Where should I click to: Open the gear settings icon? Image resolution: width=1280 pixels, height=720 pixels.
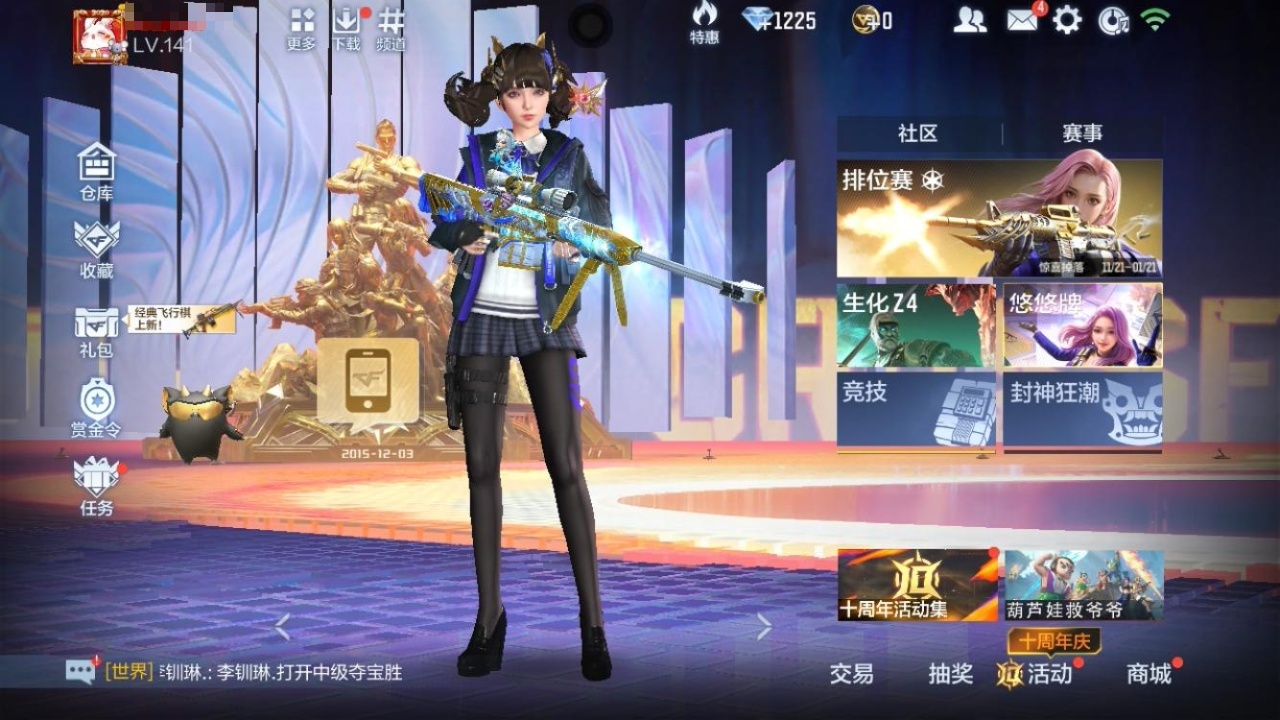click(1067, 20)
